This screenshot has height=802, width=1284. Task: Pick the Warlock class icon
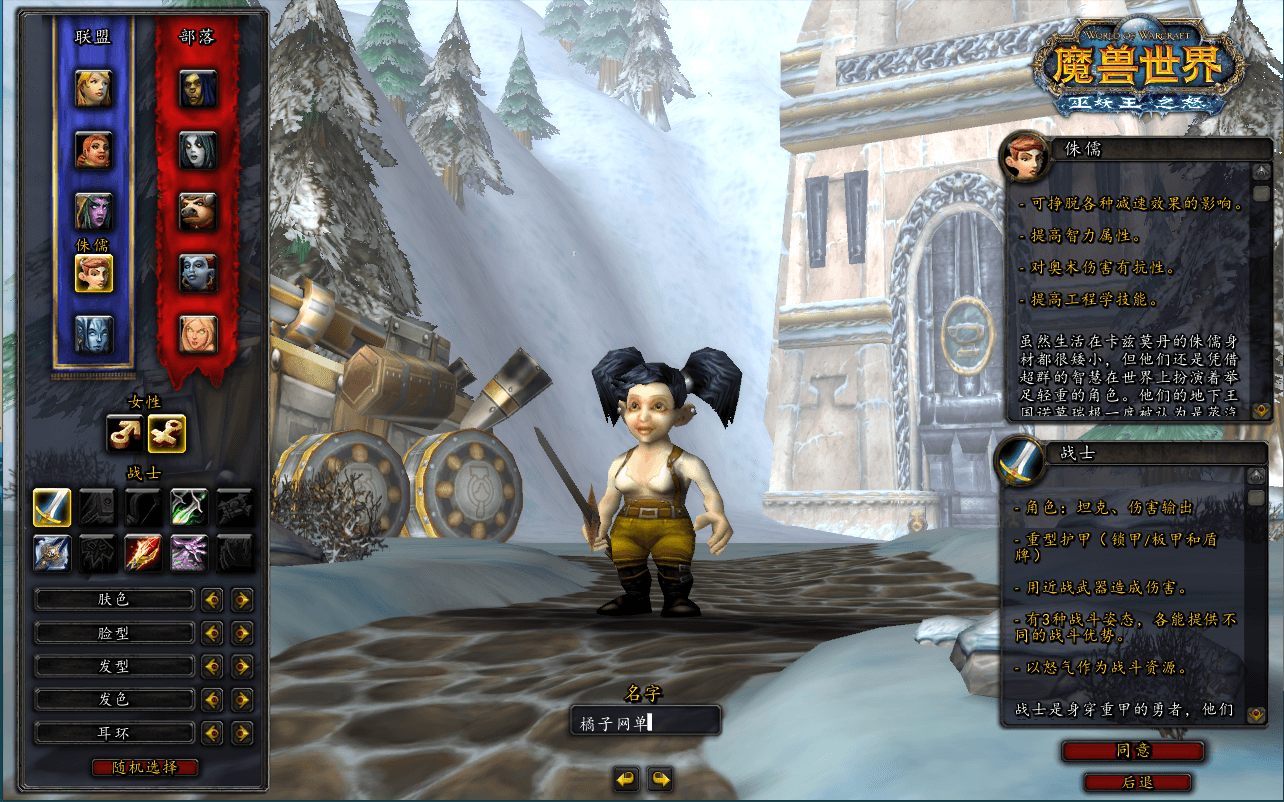coord(189,553)
